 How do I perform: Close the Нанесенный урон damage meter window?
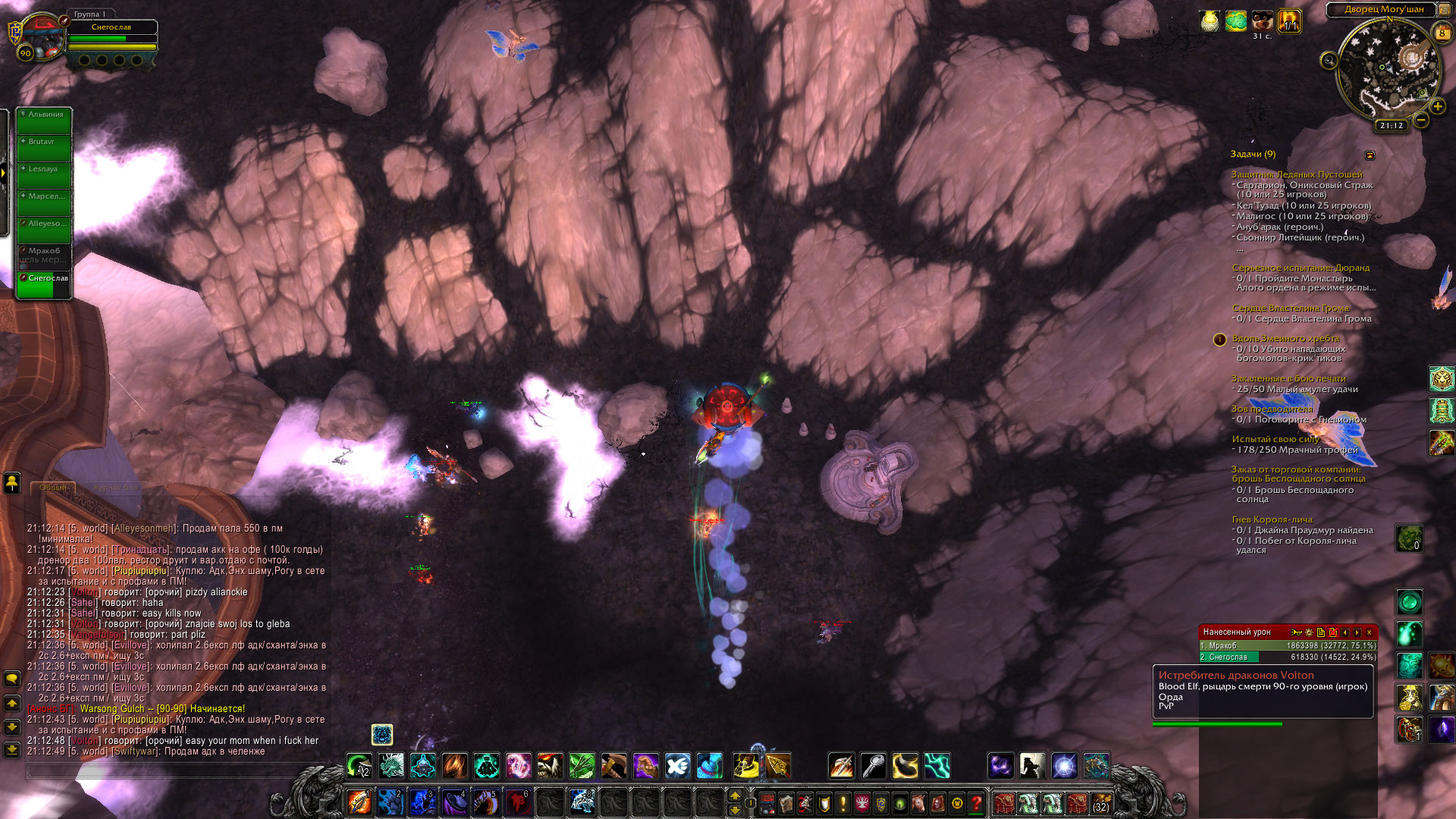pyautogui.click(x=1369, y=632)
